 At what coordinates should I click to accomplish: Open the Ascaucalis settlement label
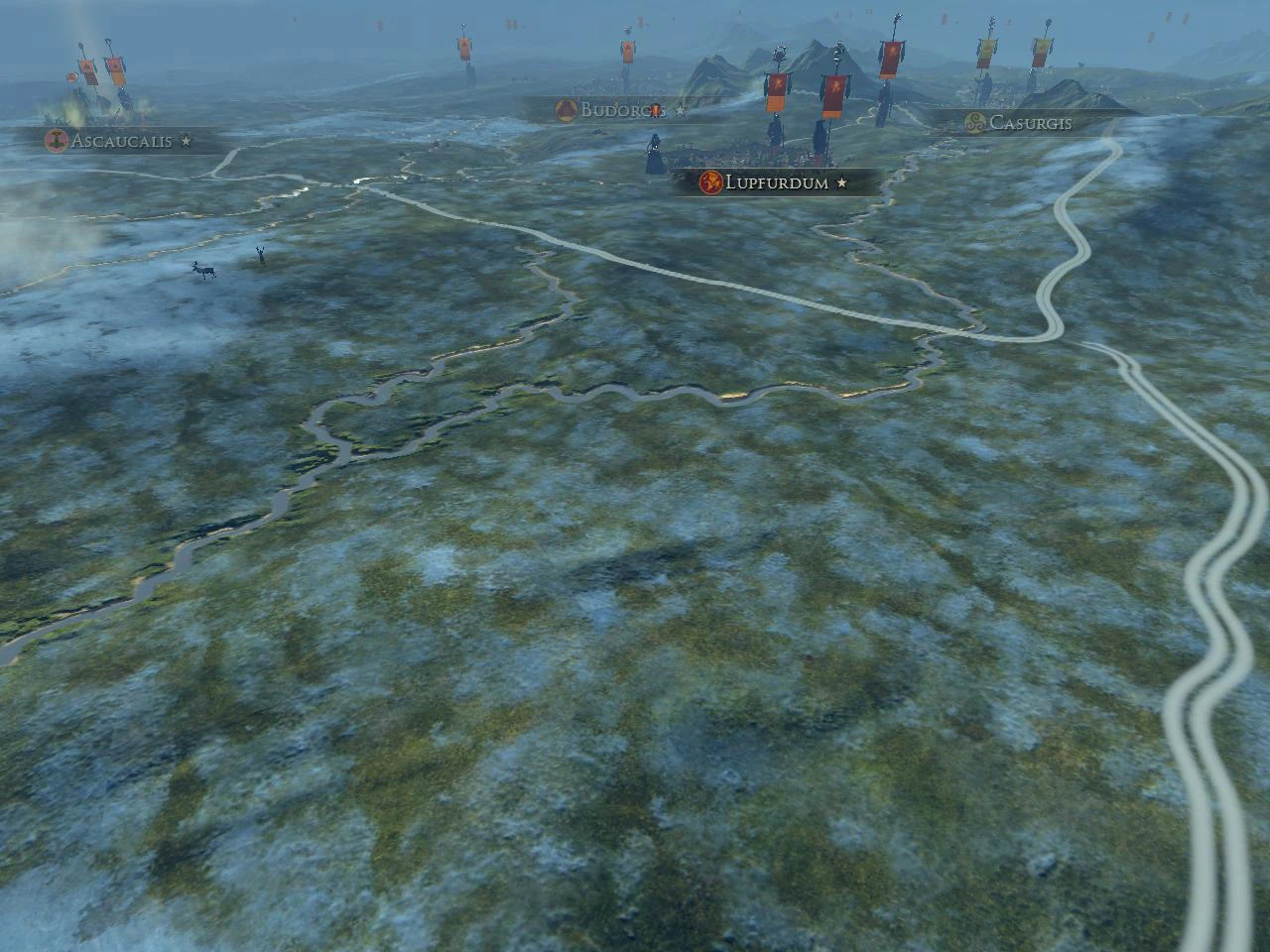pos(119,140)
